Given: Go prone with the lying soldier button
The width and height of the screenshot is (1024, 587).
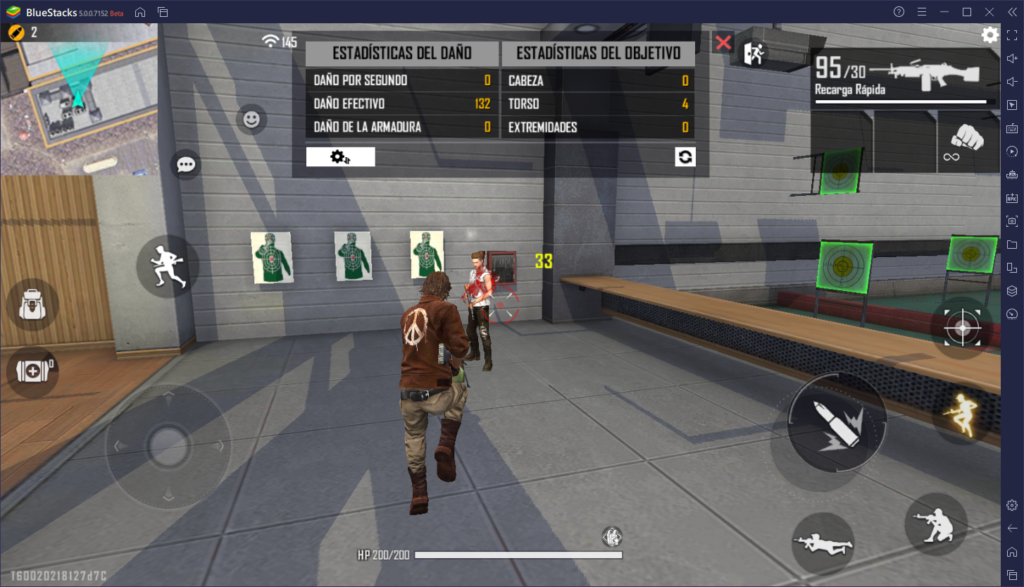Looking at the screenshot, I should [822, 543].
